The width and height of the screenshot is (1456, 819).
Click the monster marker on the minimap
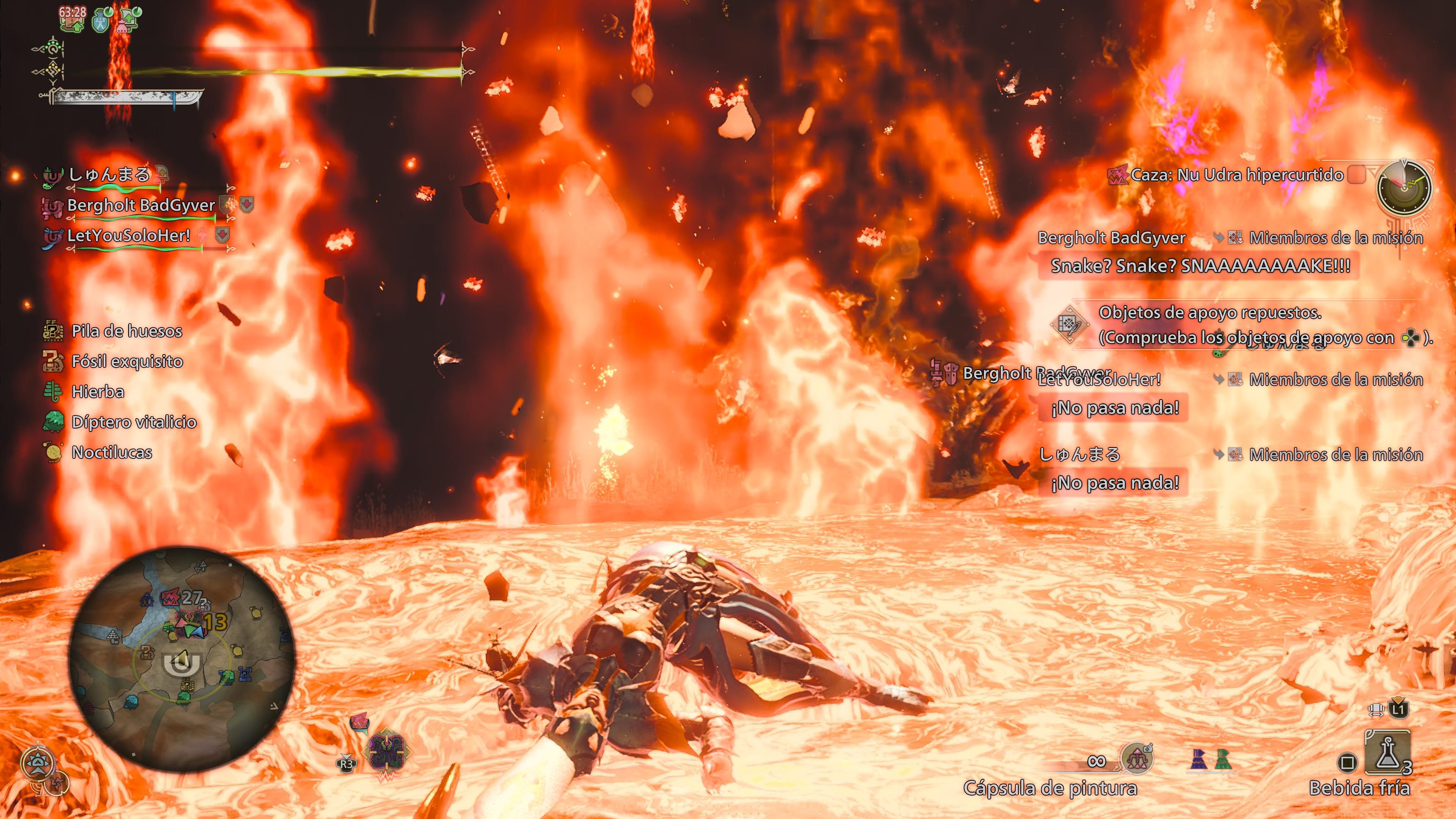(x=171, y=598)
